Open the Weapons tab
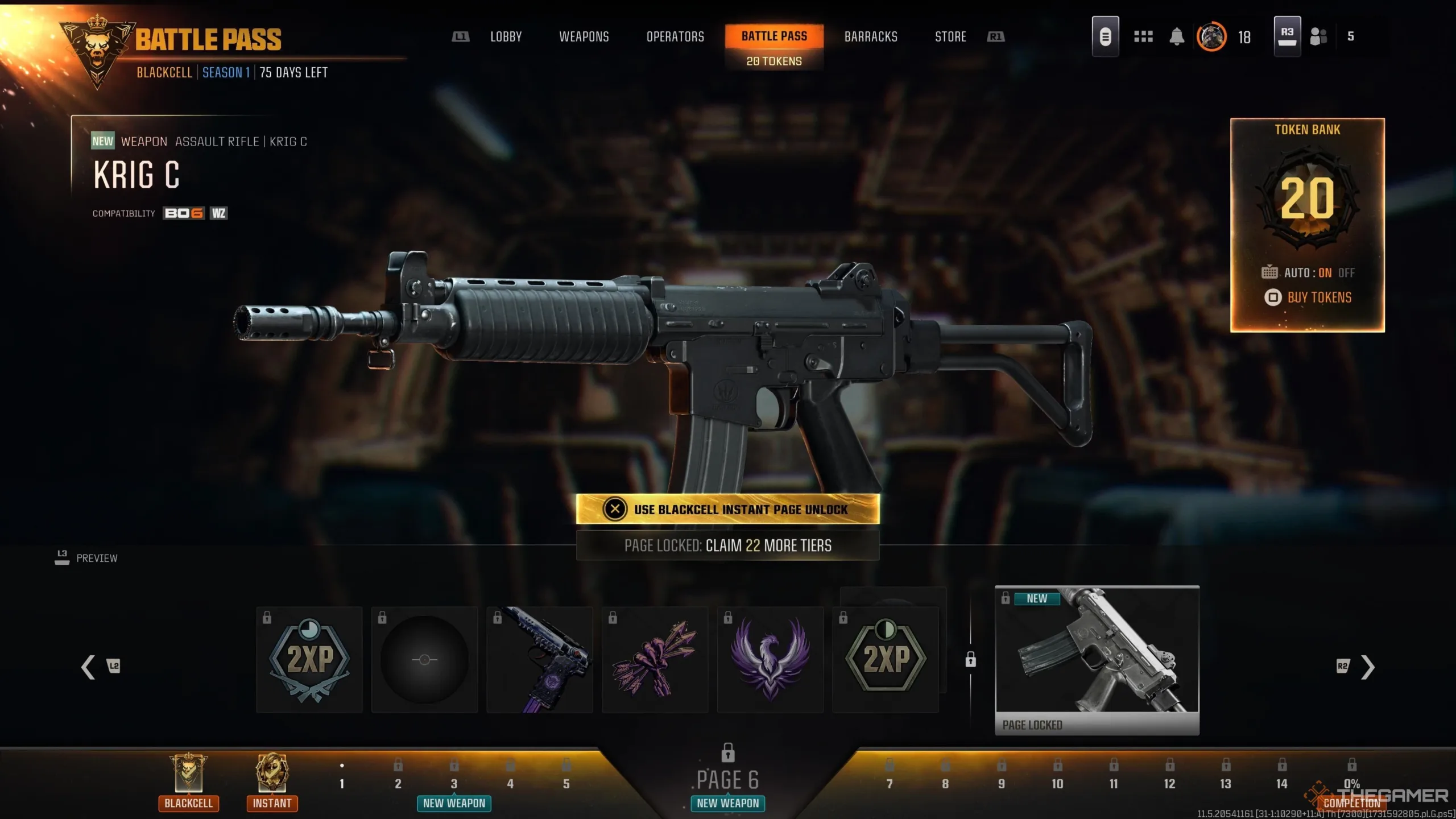The width and height of the screenshot is (1456, 819). coord(584,37)
